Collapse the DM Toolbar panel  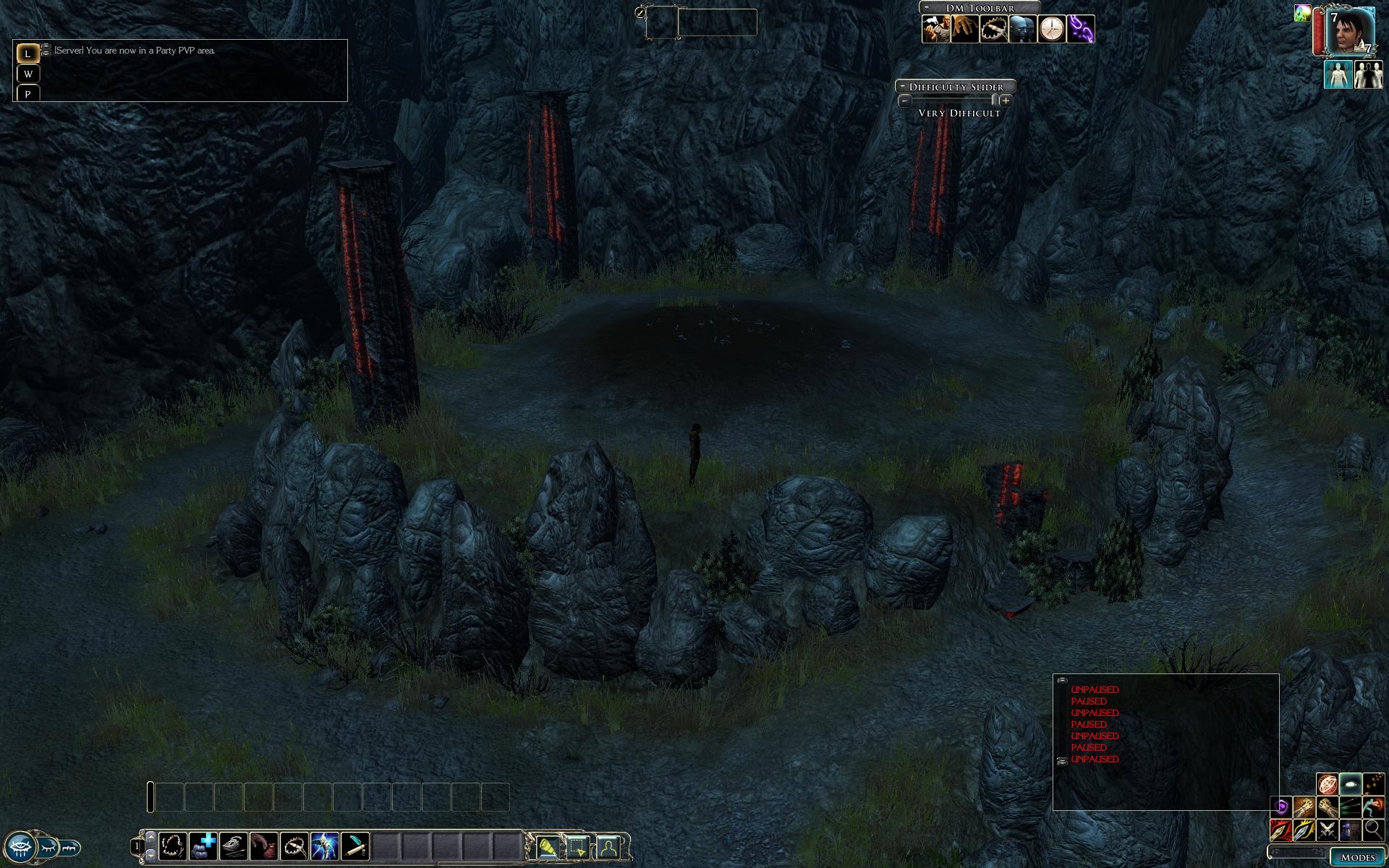[x=927, y=7]
